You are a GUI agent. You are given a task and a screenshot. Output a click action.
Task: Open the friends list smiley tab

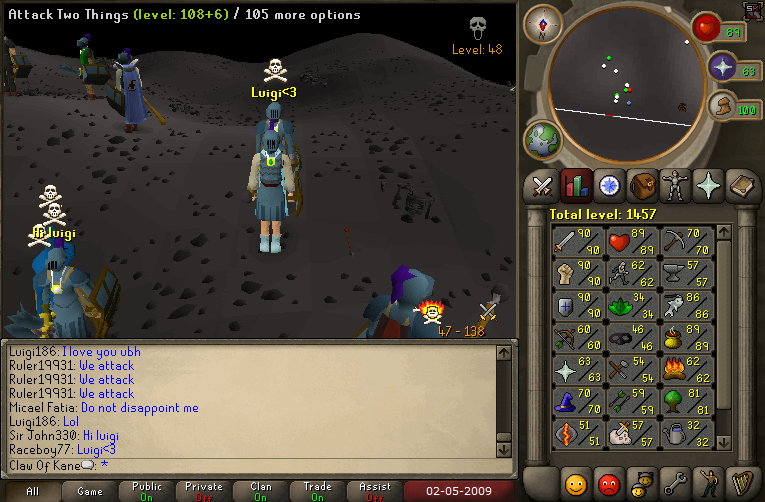tap(575, 484)
